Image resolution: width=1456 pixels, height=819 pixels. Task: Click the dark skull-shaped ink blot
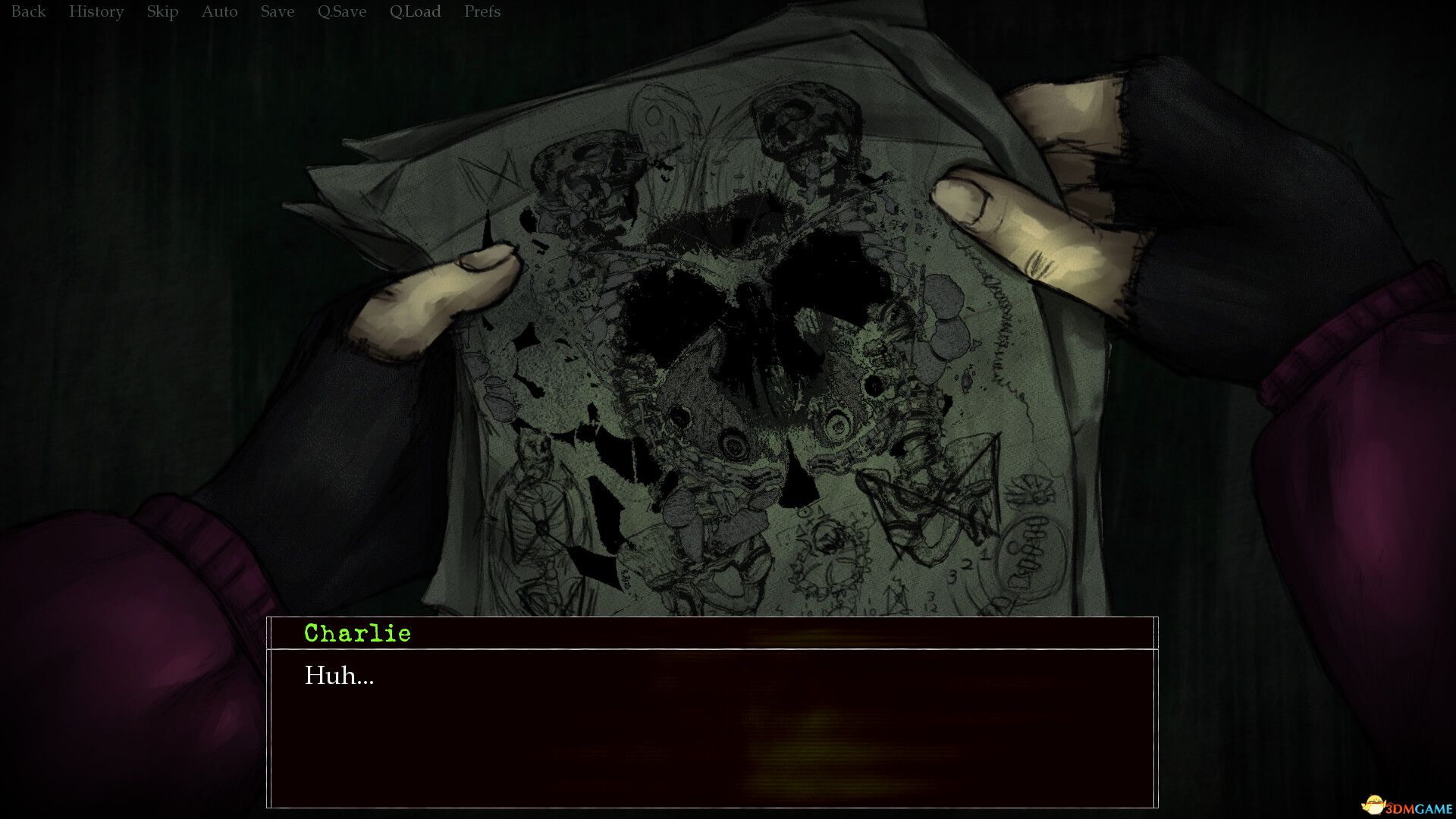click(x=751, y=303)
